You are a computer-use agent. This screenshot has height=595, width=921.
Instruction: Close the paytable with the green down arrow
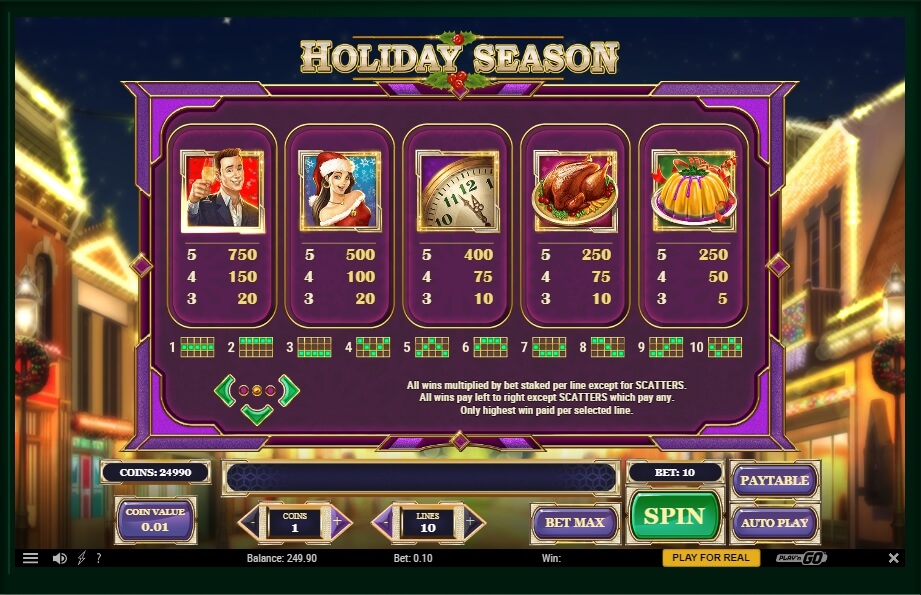point(257,413)
